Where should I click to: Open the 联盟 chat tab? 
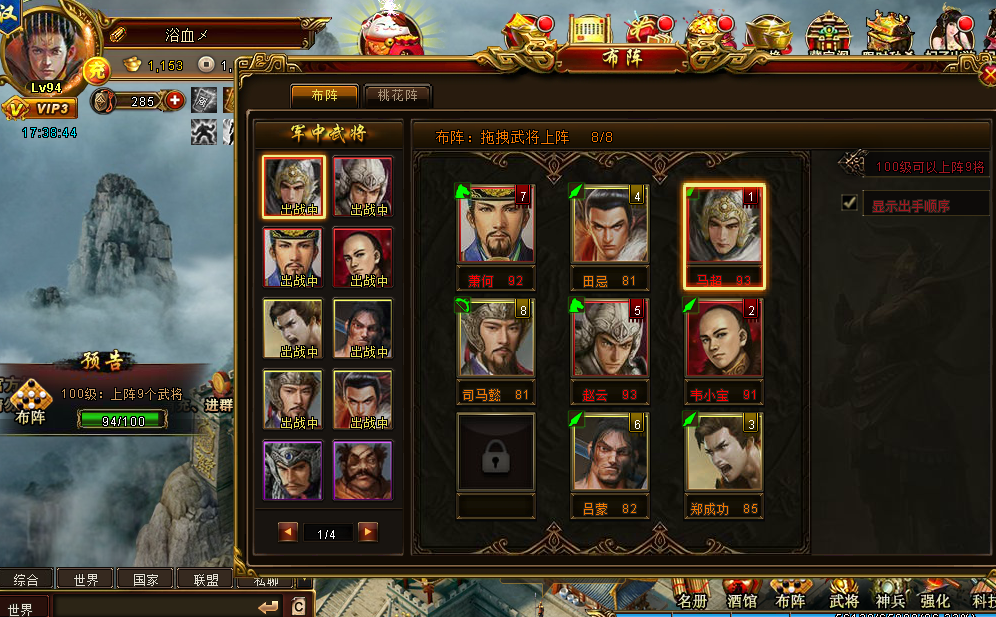pyautogui.click(x=204, y=579)
